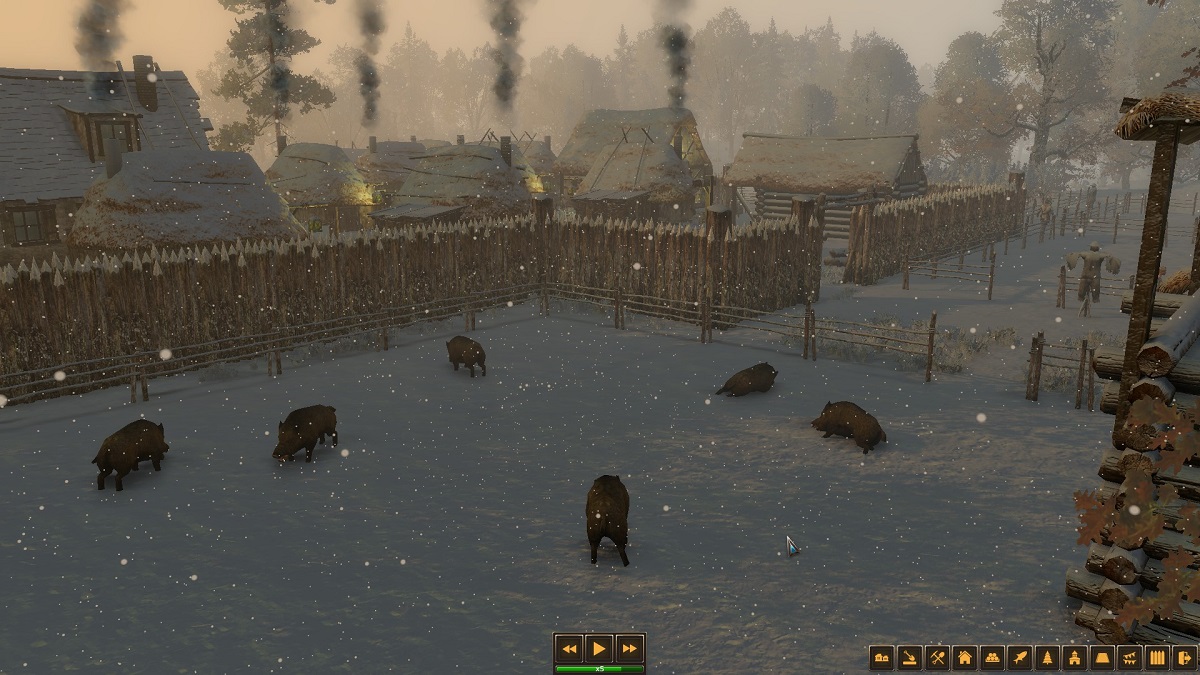This screenshot has height=675, width=1200.
Task: Open the festive bunting flags category
Action: pyautogui.click(x=1129, y=657)
